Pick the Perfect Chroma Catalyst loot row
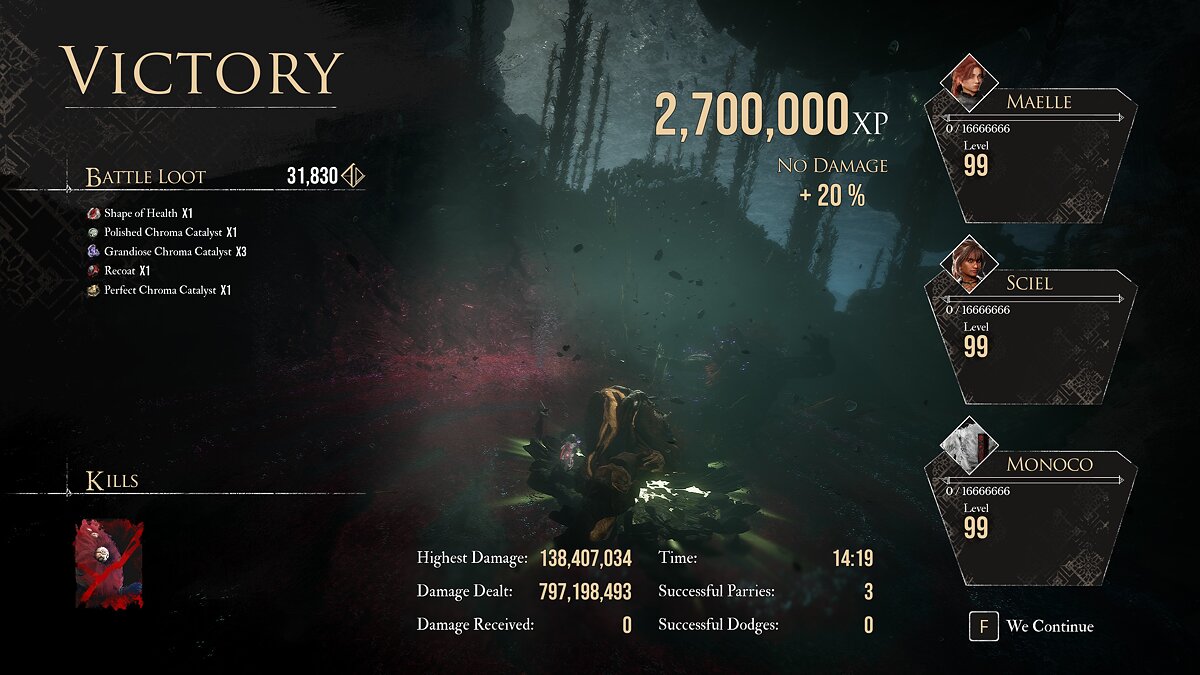 [x=161, y=290]
